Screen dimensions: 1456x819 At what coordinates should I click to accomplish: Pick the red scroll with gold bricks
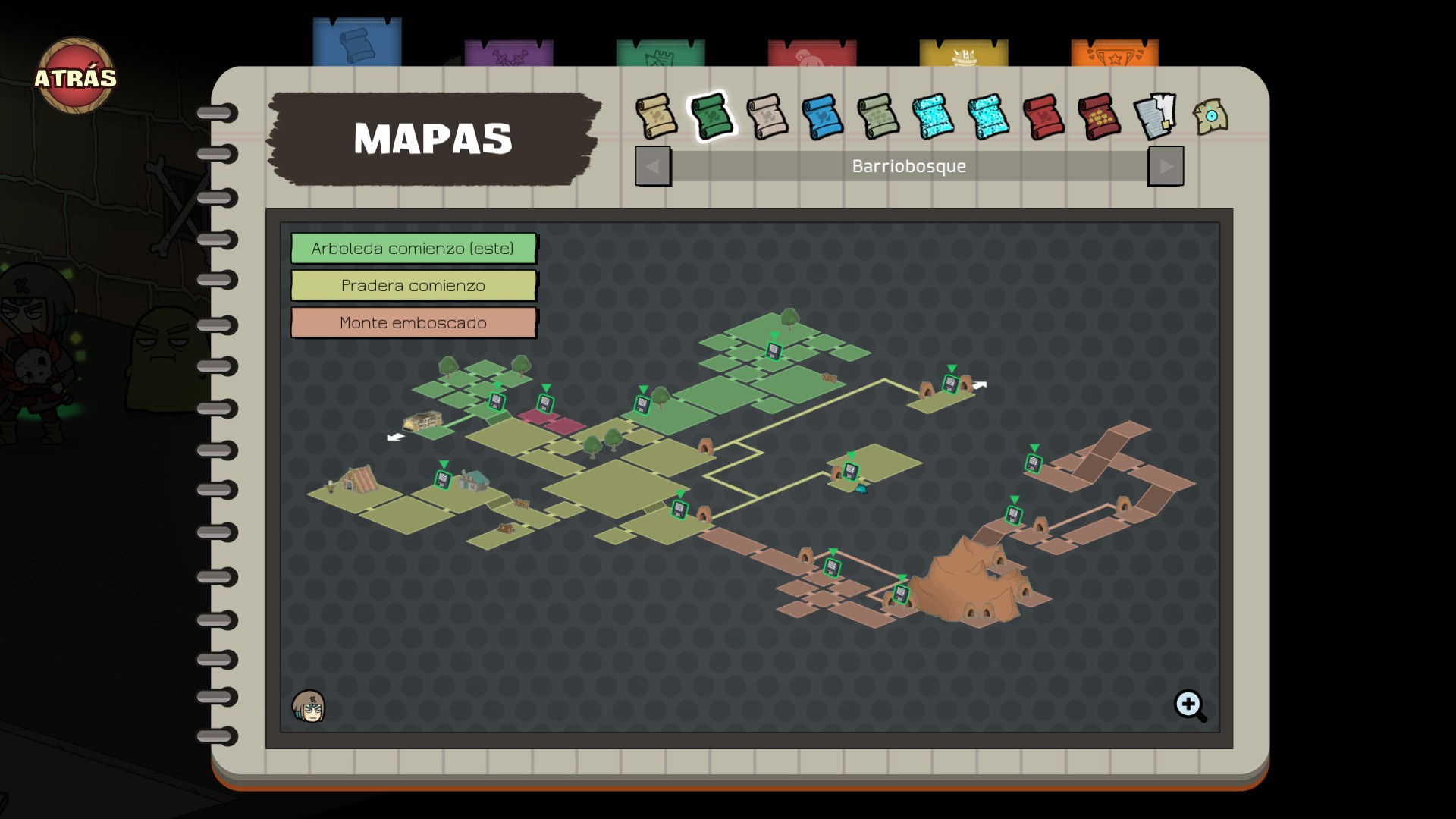1099,117
